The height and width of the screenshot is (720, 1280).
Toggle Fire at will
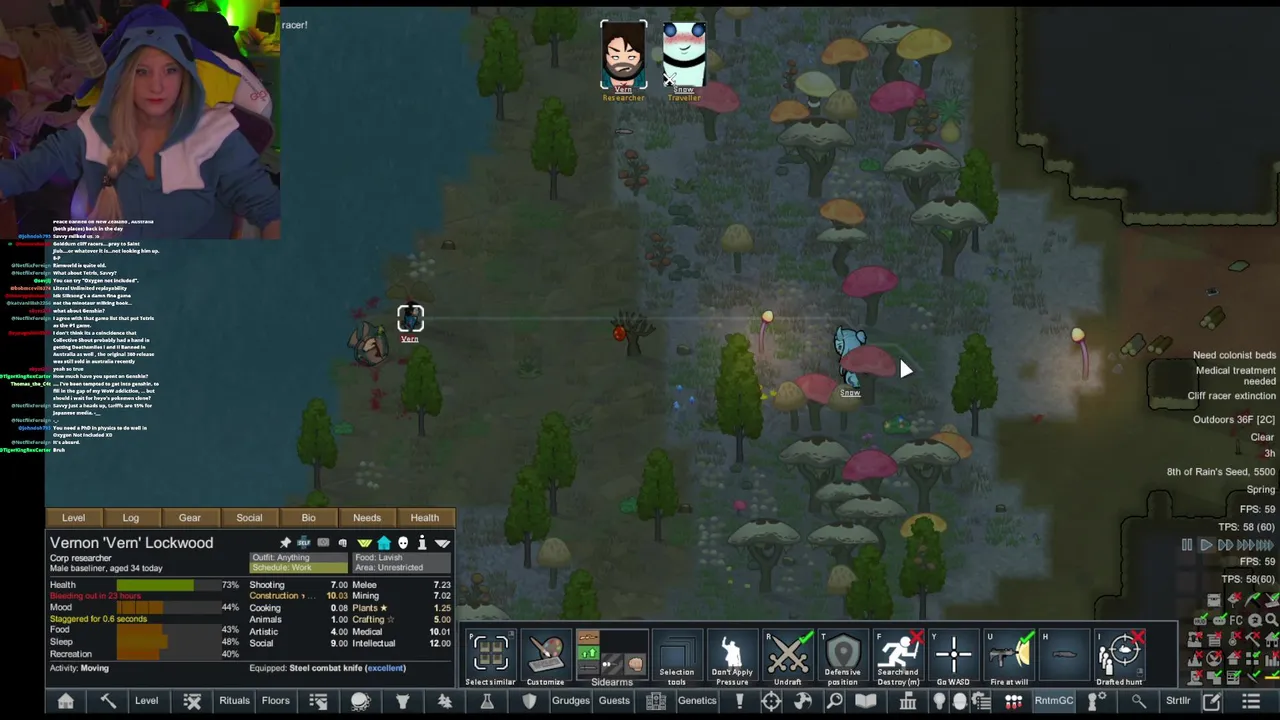pos(1009,656)
